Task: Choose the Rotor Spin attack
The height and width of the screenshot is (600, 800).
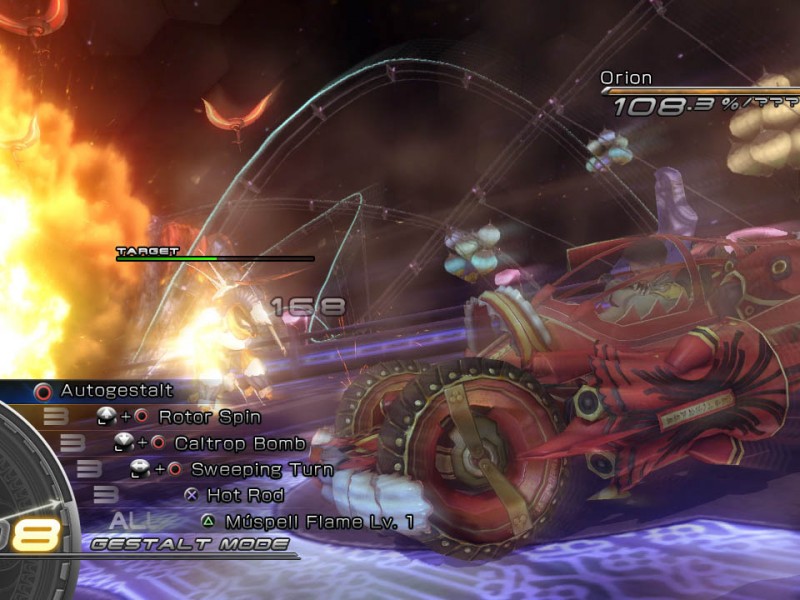Action: pyautogui.click(x=209, y=416)
